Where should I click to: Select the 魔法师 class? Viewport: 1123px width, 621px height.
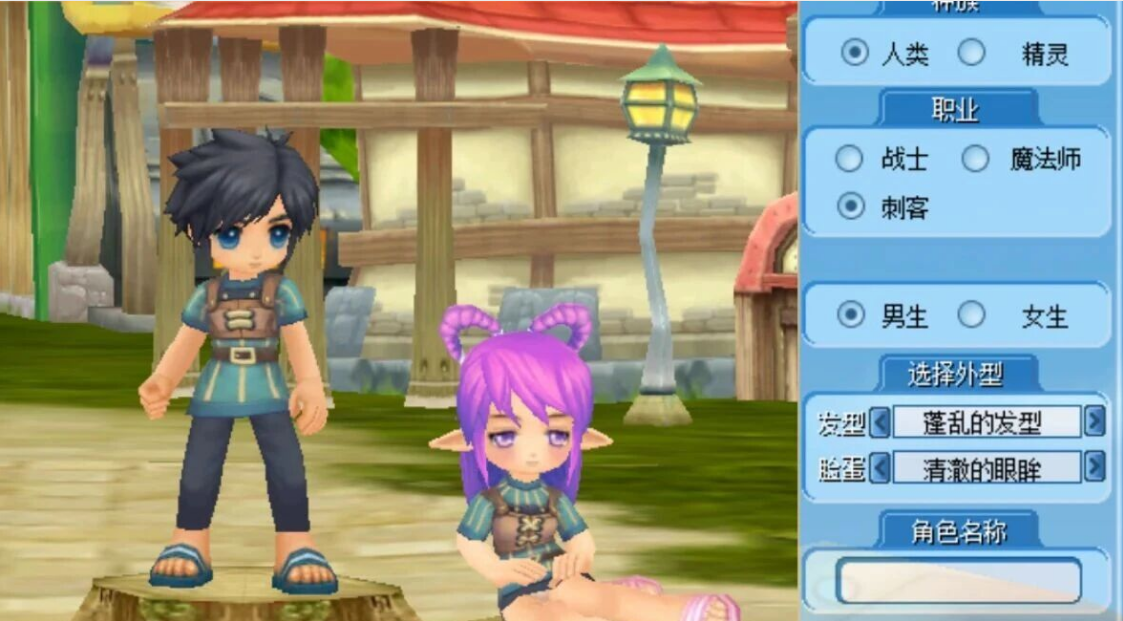tap(975, 159)
